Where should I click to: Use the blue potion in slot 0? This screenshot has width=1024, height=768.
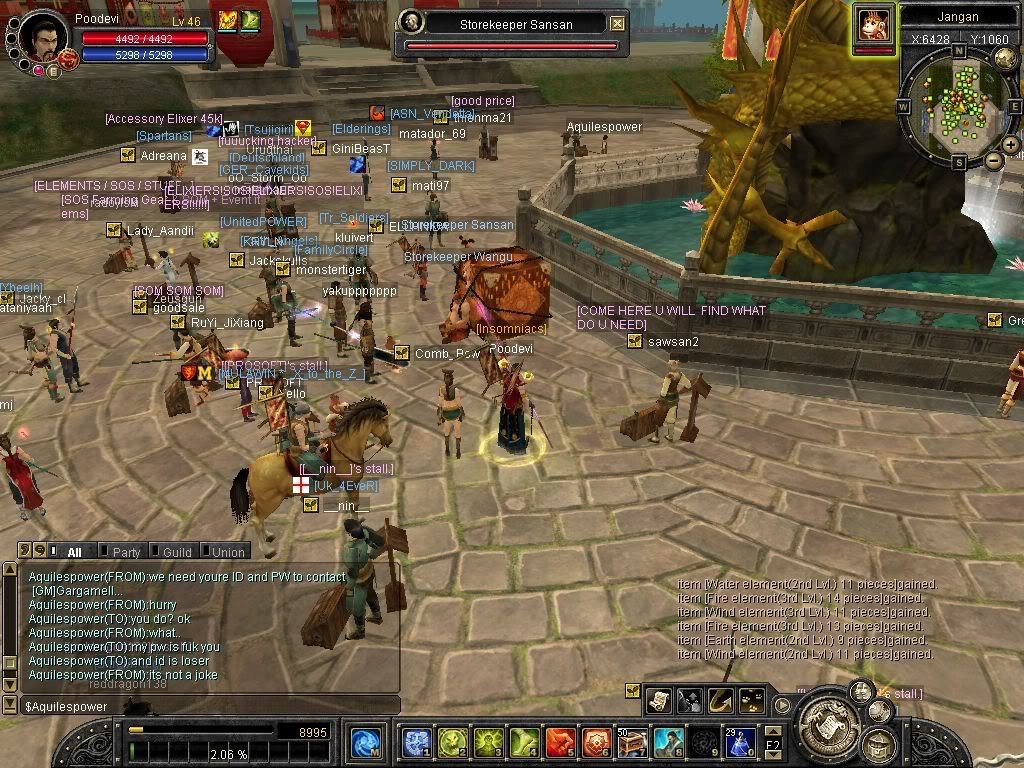[741, 742]
